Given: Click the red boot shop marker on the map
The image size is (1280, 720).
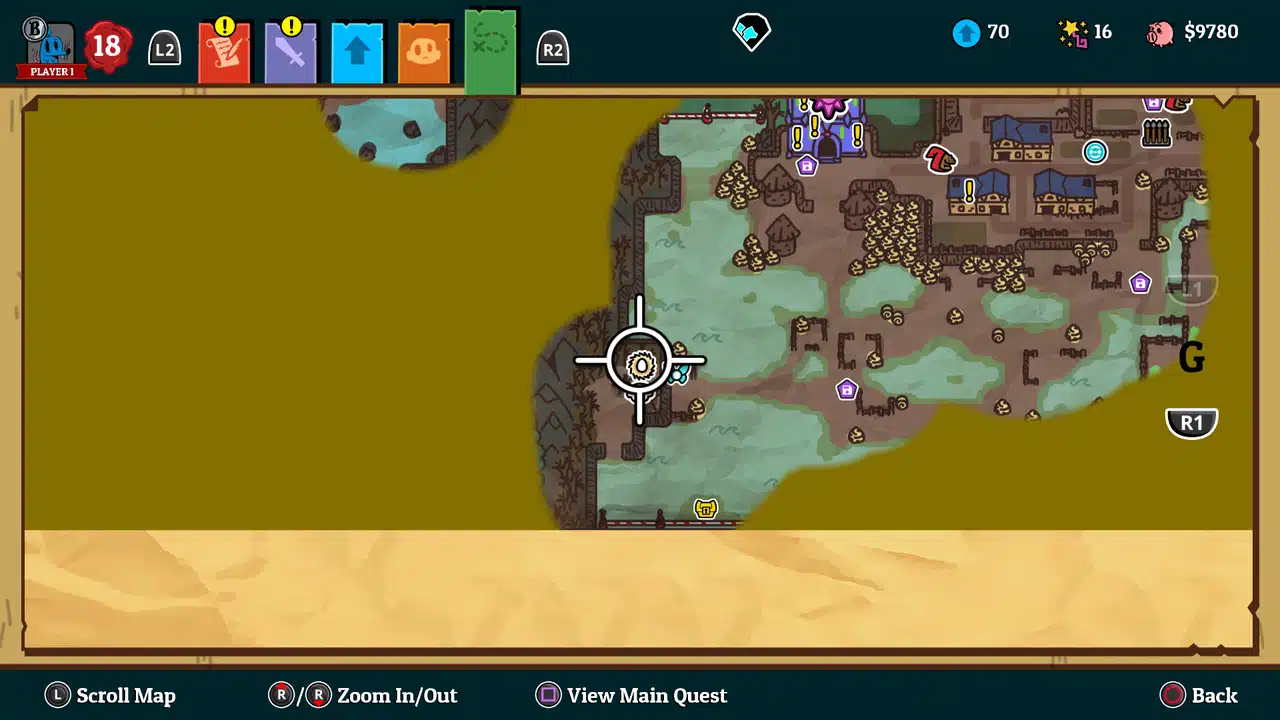Looking at the screenshot, I should (x=938, y=160).
